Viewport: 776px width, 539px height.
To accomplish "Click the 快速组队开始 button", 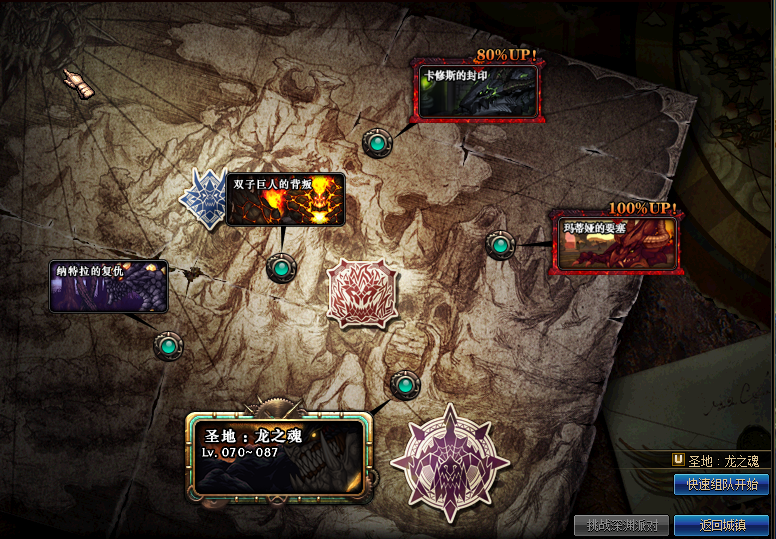I will (721, 485).
